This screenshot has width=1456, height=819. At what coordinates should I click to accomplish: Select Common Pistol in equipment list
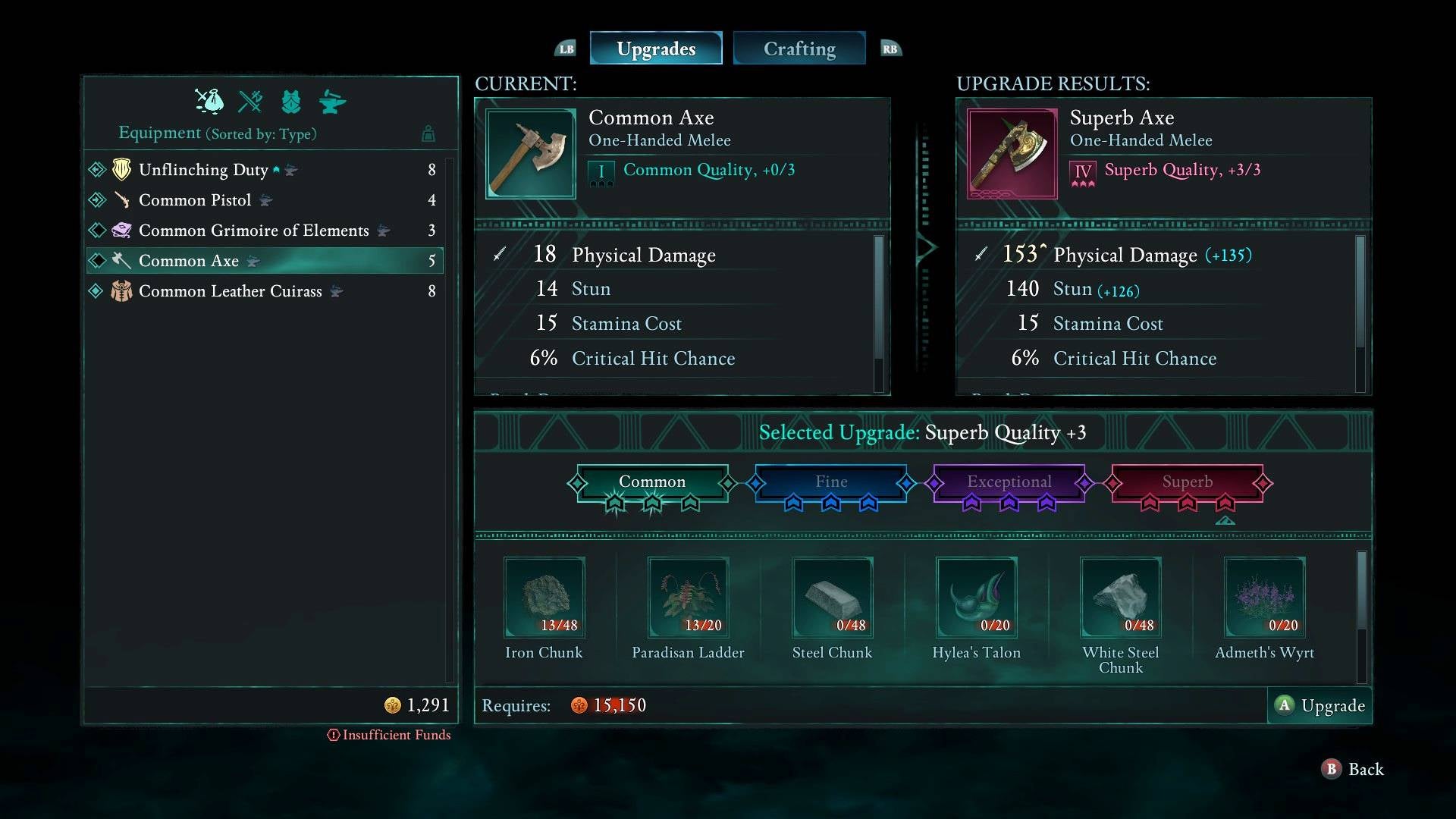(195, 200)
